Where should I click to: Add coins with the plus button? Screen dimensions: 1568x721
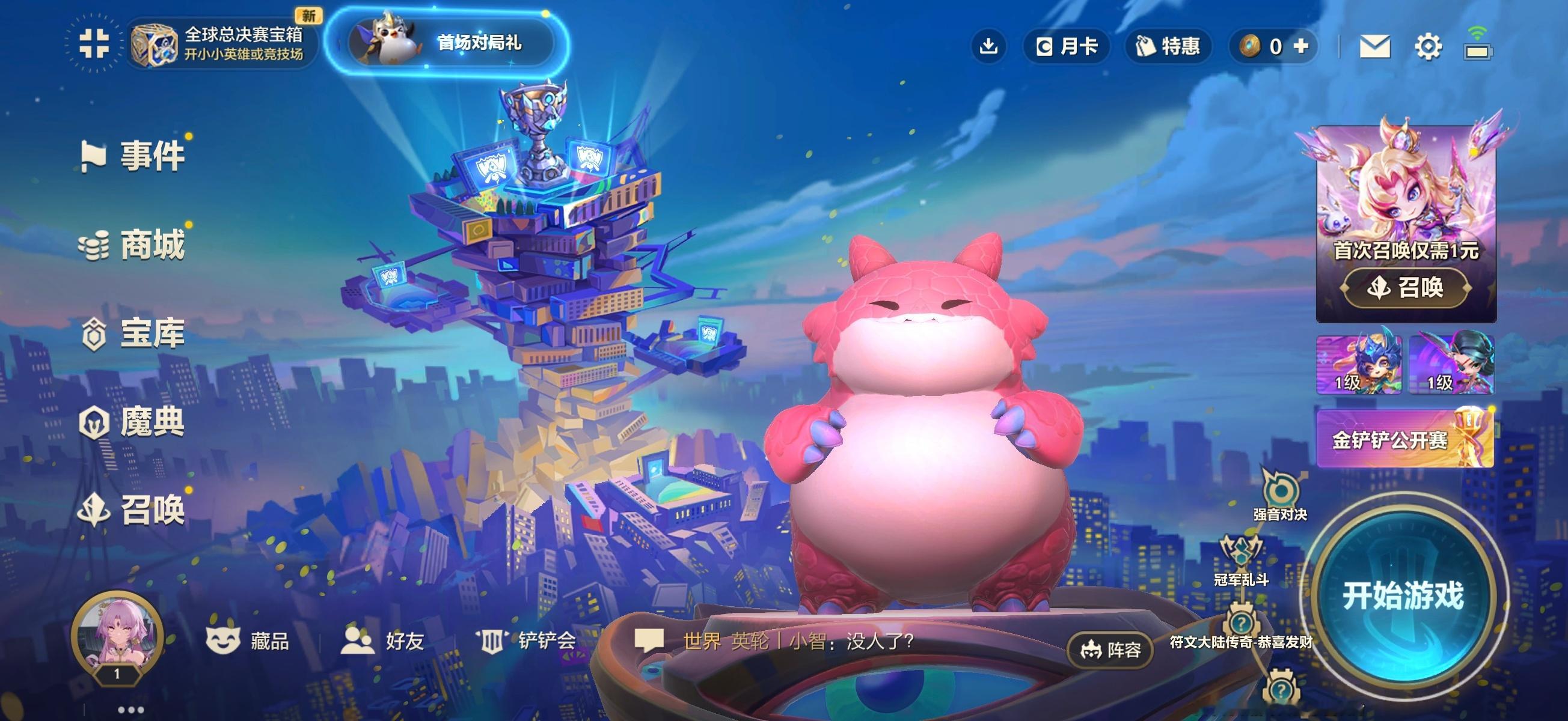1301,46
